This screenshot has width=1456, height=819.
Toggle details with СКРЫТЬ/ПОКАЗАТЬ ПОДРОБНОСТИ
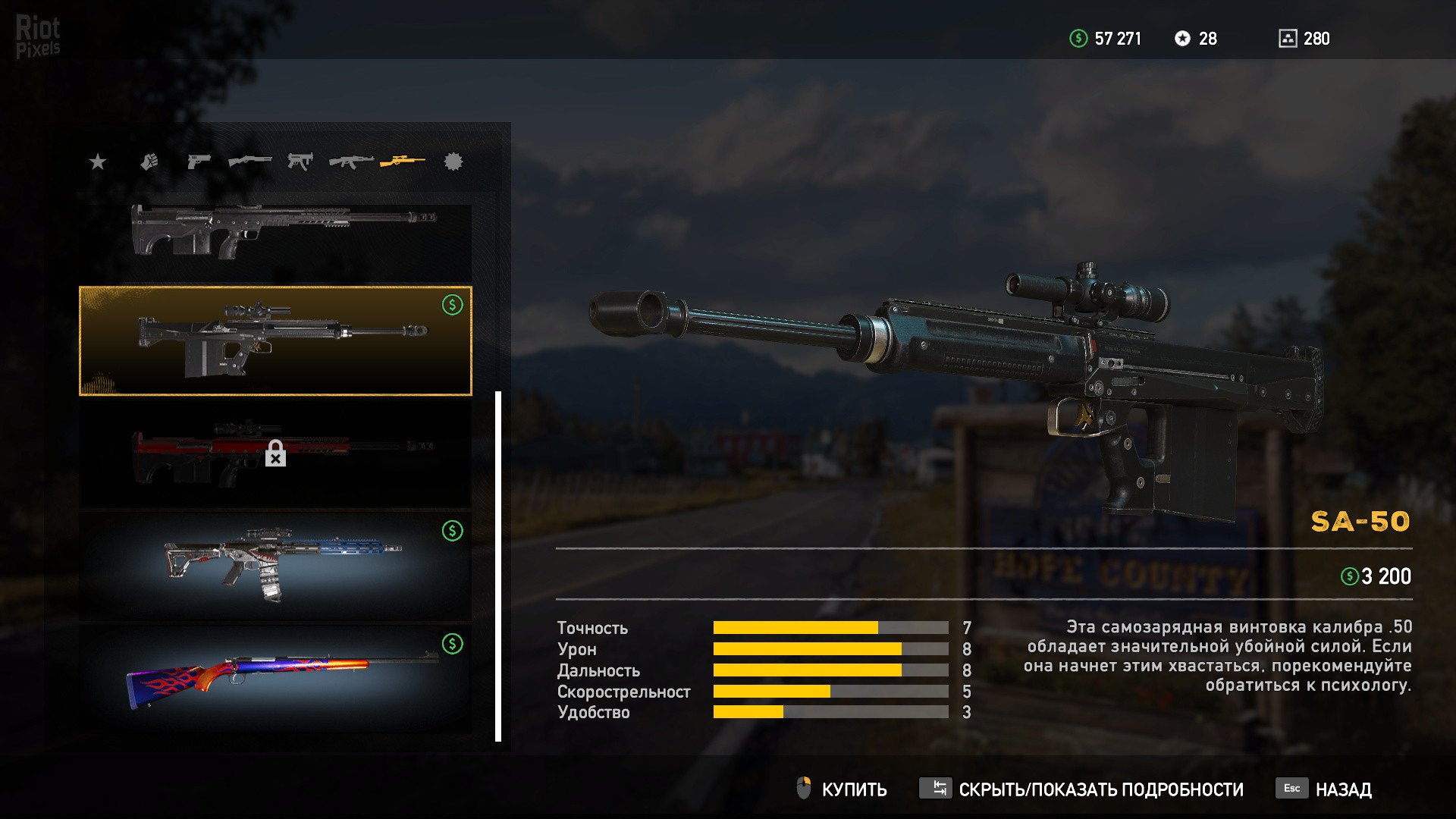pyautogui.click(x=1081, y=789)
